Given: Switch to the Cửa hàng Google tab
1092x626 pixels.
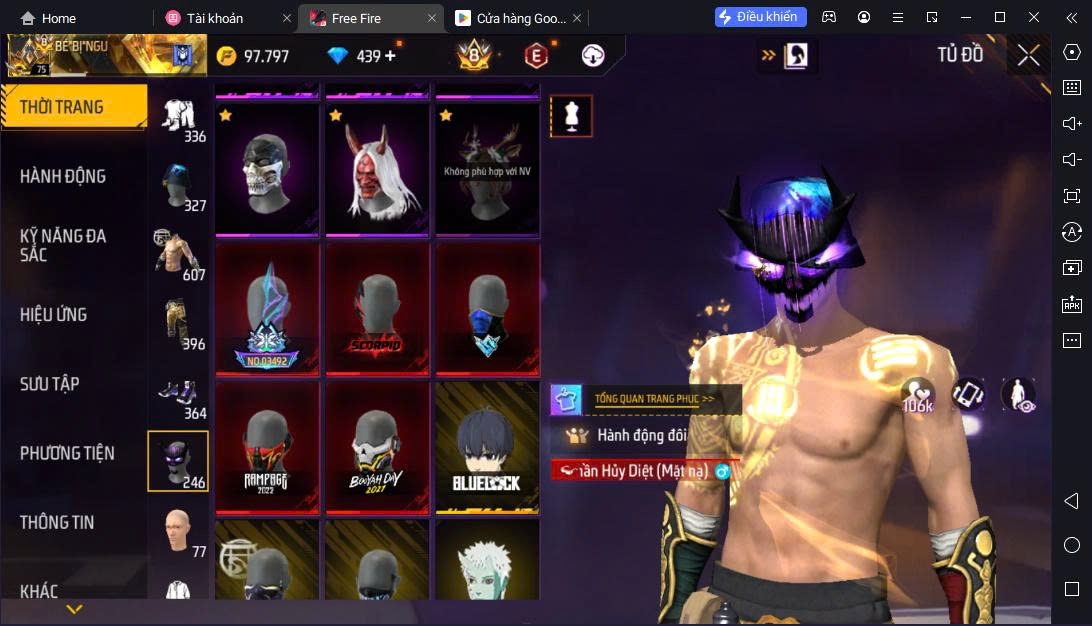Looking at the screenshot, I should coord(510,18).
